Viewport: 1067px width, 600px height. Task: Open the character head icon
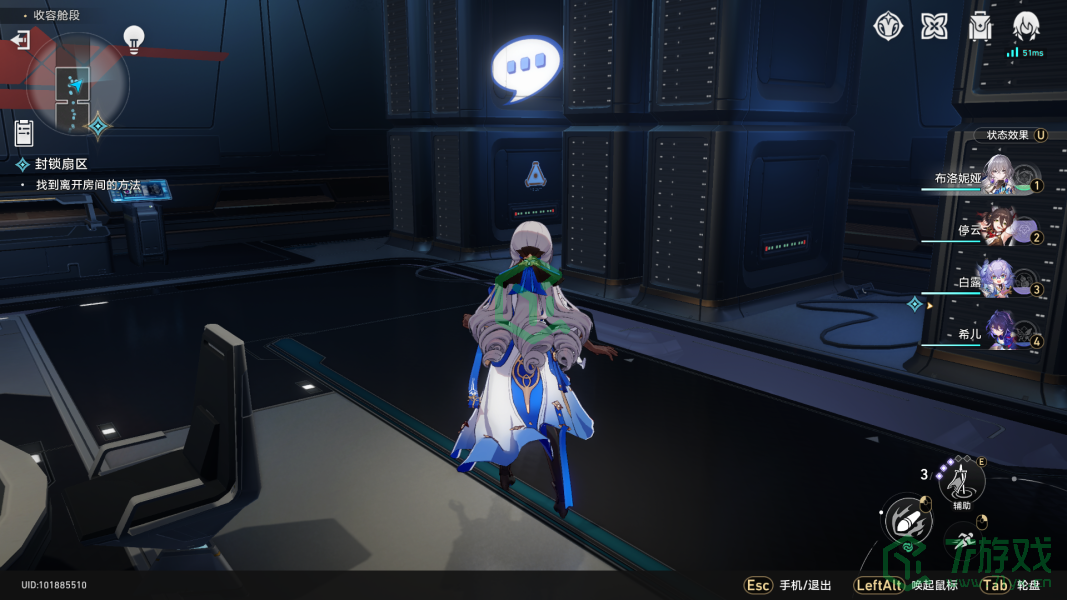[x=1026, y=27]
